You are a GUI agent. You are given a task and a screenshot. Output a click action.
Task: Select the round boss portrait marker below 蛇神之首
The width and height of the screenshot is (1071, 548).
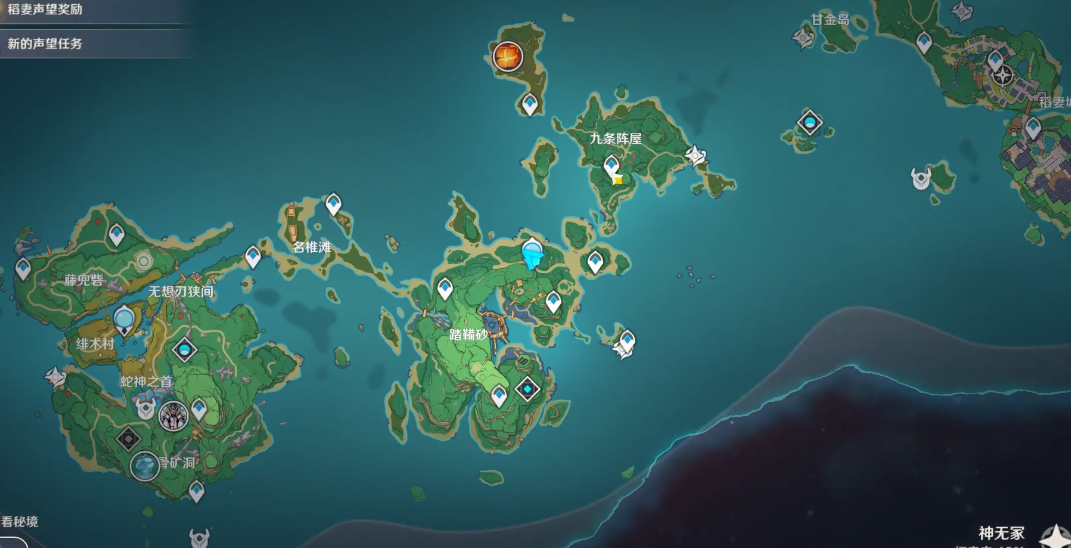click(174, 413)
